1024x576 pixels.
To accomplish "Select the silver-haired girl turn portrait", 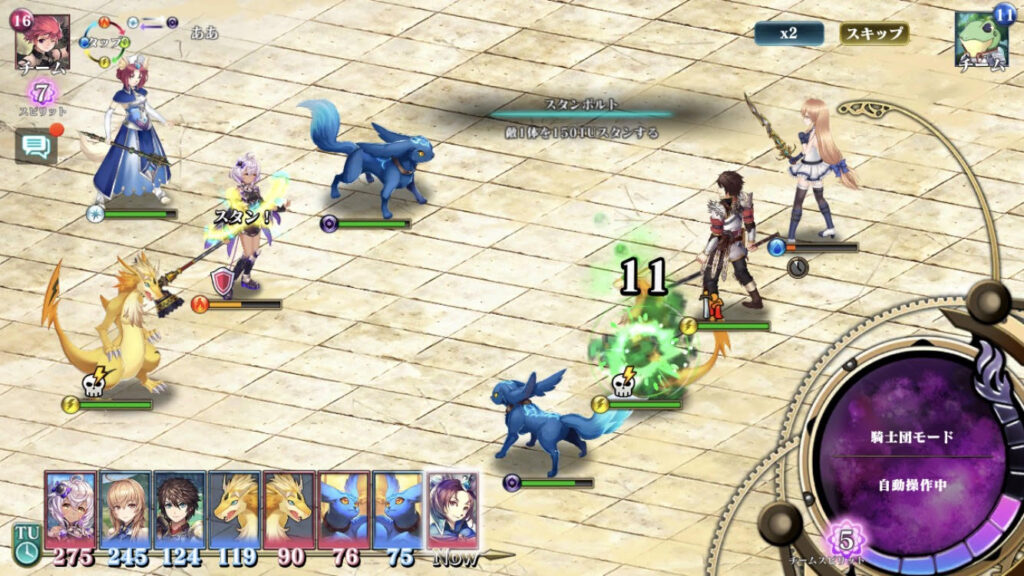I will tap(70, 510).
